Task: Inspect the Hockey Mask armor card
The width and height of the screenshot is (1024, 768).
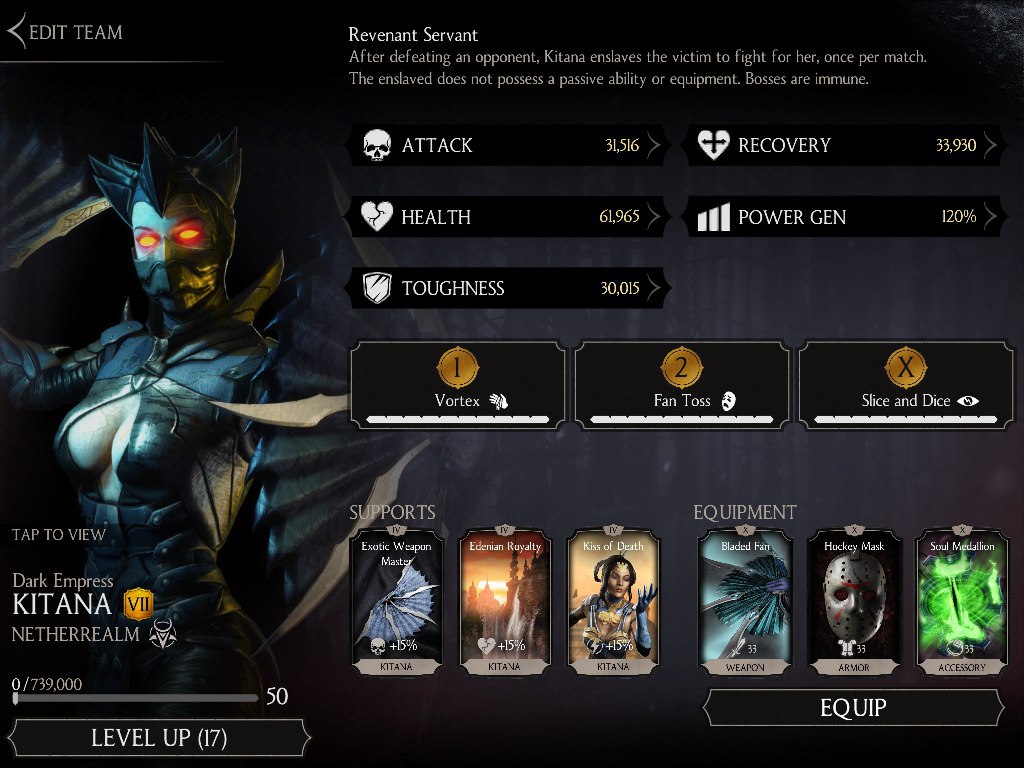Action: [855, 600]
